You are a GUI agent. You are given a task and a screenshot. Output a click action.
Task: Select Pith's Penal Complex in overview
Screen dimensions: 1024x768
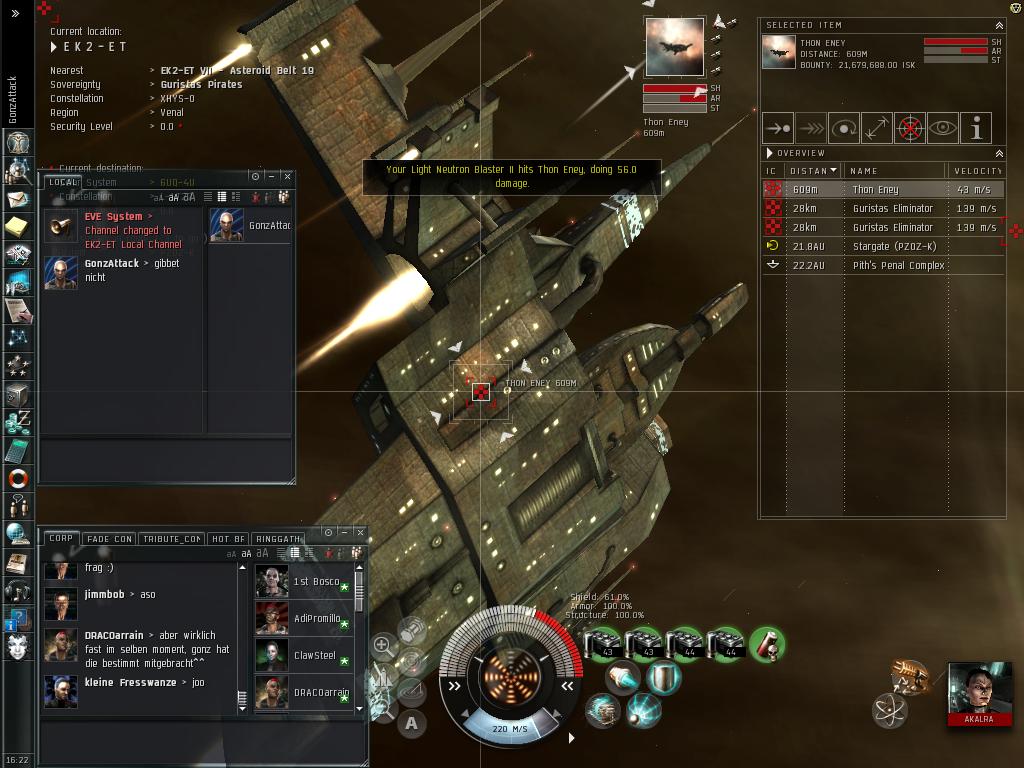(898, 265)
